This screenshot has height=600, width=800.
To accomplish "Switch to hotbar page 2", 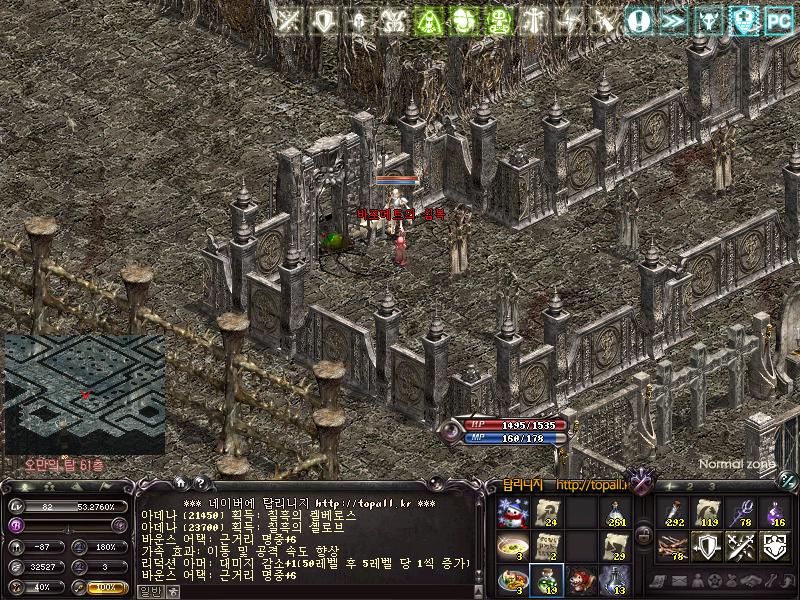I will coord(690,486).
